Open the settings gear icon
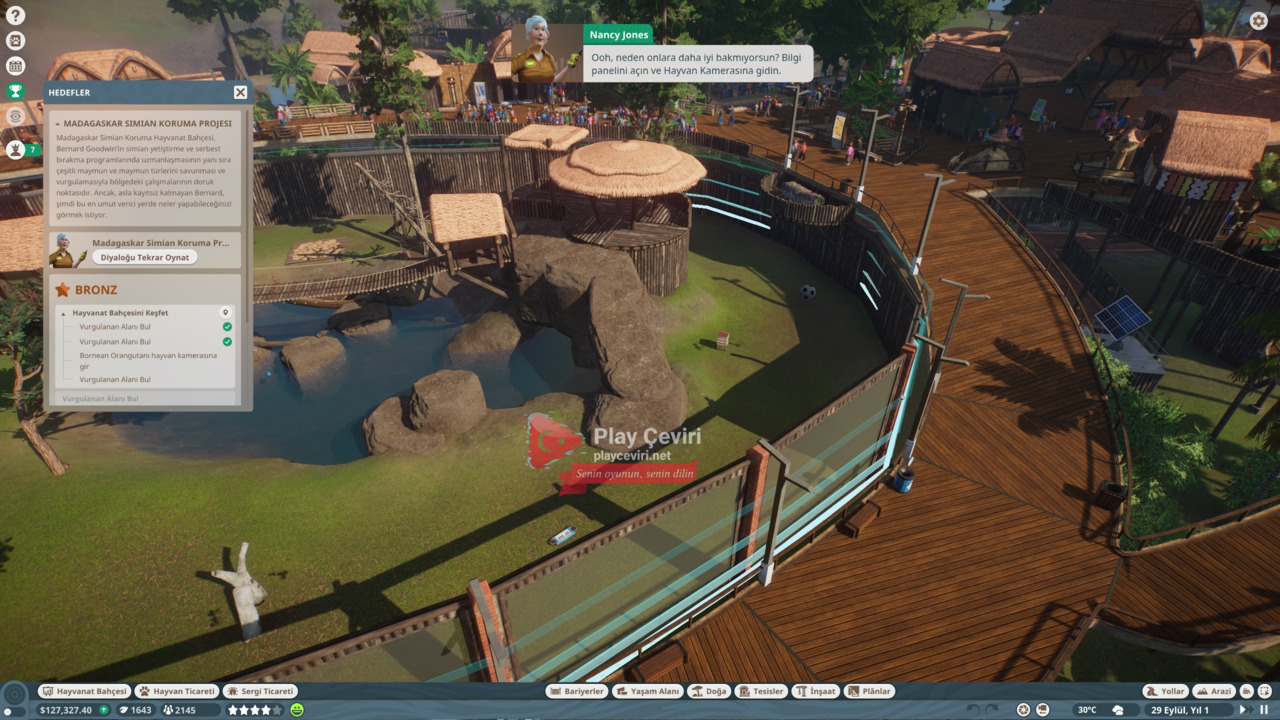 pyautogui.click(x=1259, y=20)
